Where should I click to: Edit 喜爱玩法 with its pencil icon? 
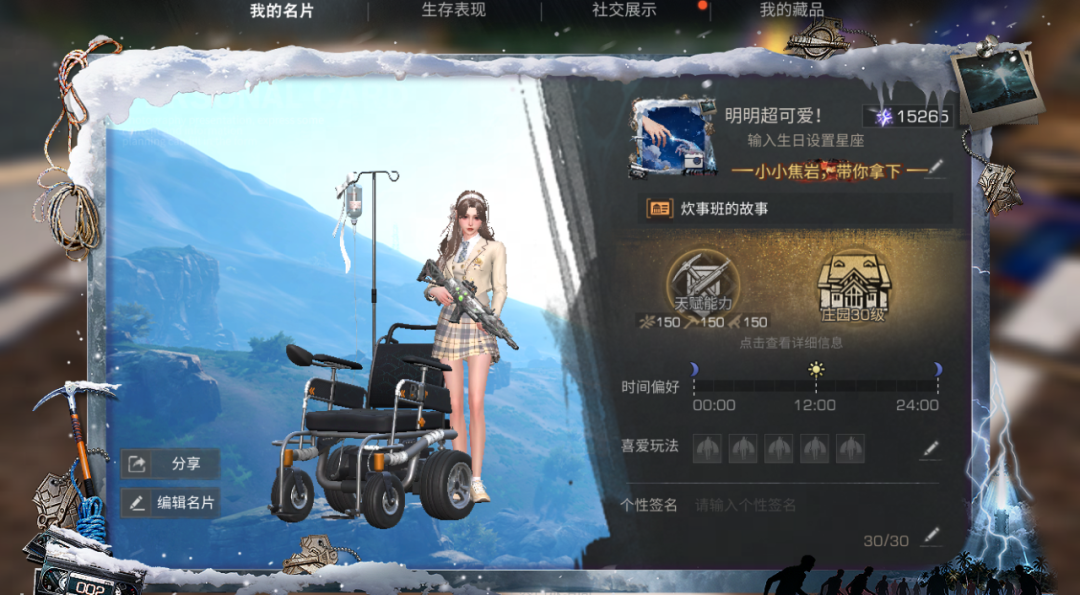(x=930, y=449)
